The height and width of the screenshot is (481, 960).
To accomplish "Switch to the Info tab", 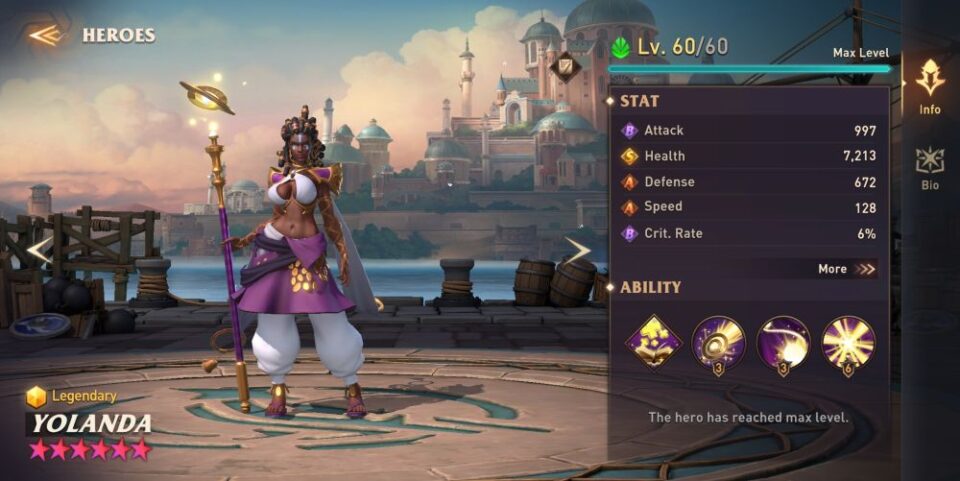I will click(x=930, y=85).
